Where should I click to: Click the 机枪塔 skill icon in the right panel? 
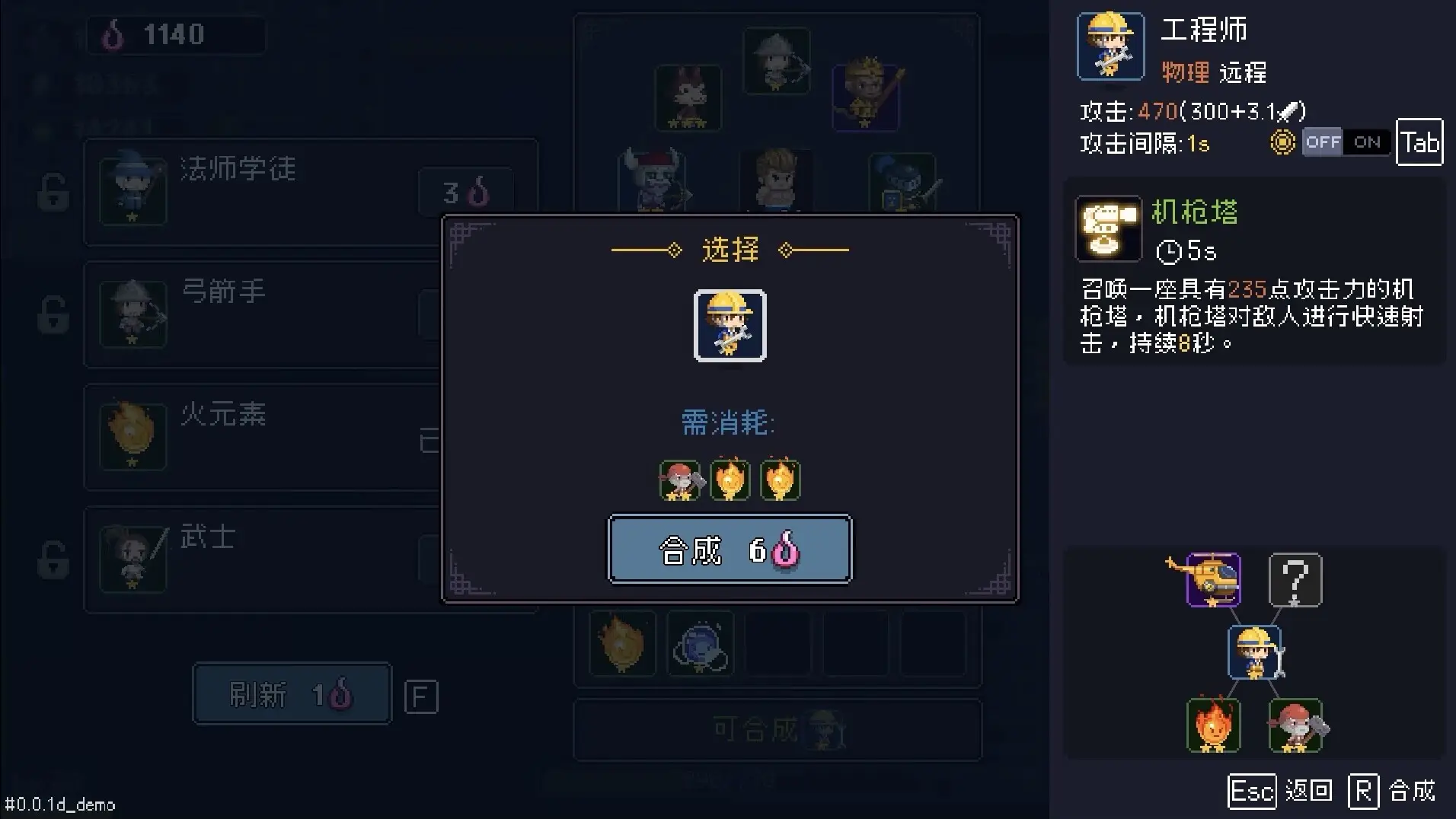[1108, 228]
